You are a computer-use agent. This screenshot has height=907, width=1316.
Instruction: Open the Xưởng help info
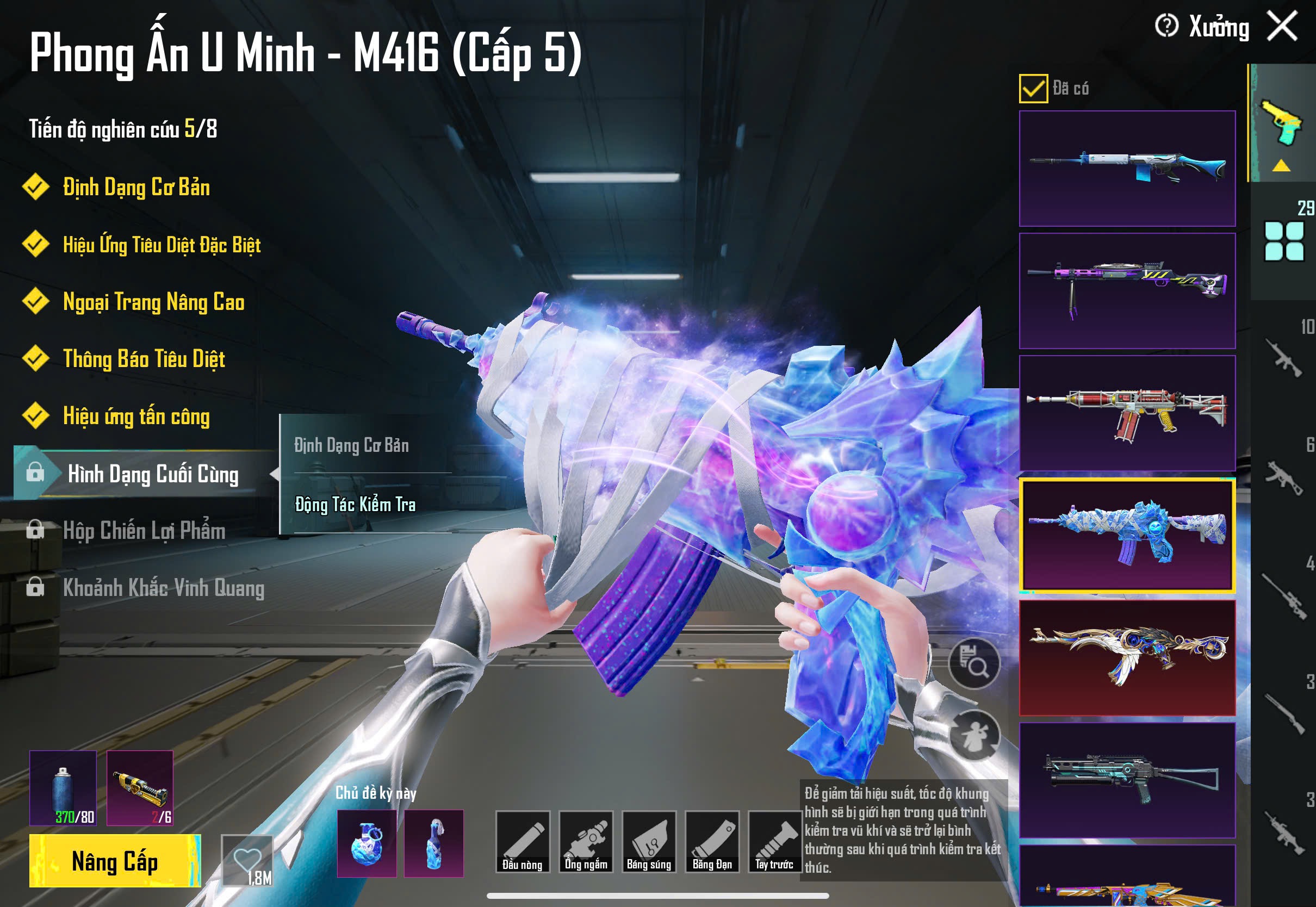pos(1166,26)
